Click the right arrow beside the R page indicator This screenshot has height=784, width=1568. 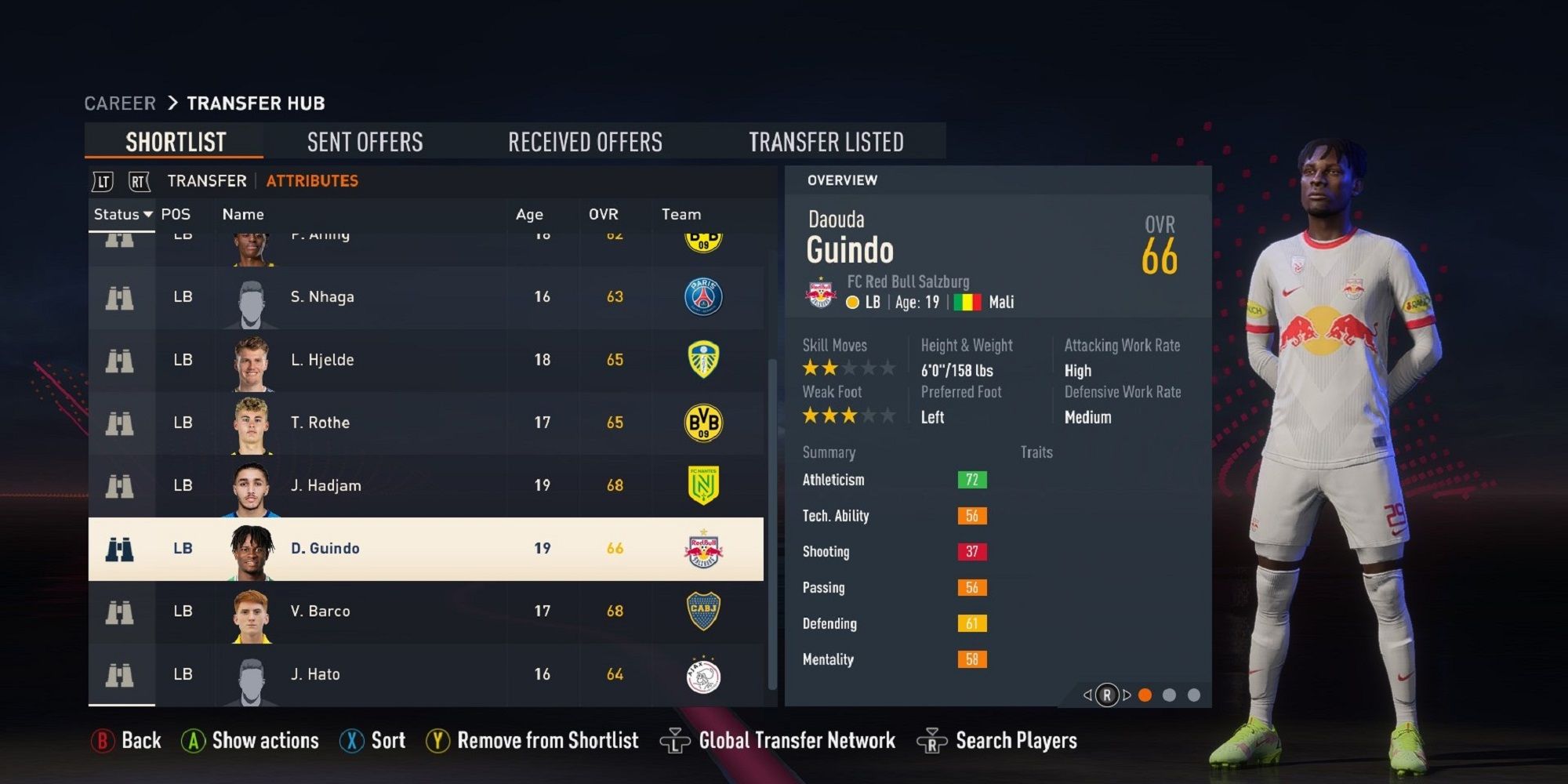(1127, 695)
